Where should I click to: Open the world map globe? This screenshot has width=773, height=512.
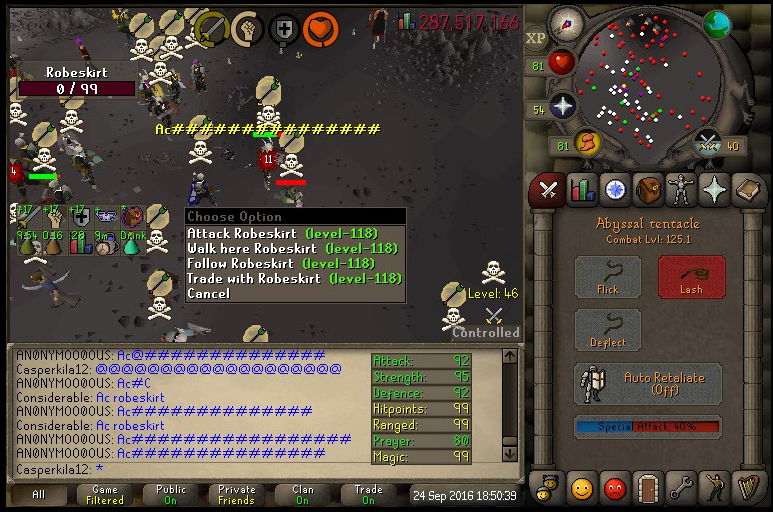point(716,25)
